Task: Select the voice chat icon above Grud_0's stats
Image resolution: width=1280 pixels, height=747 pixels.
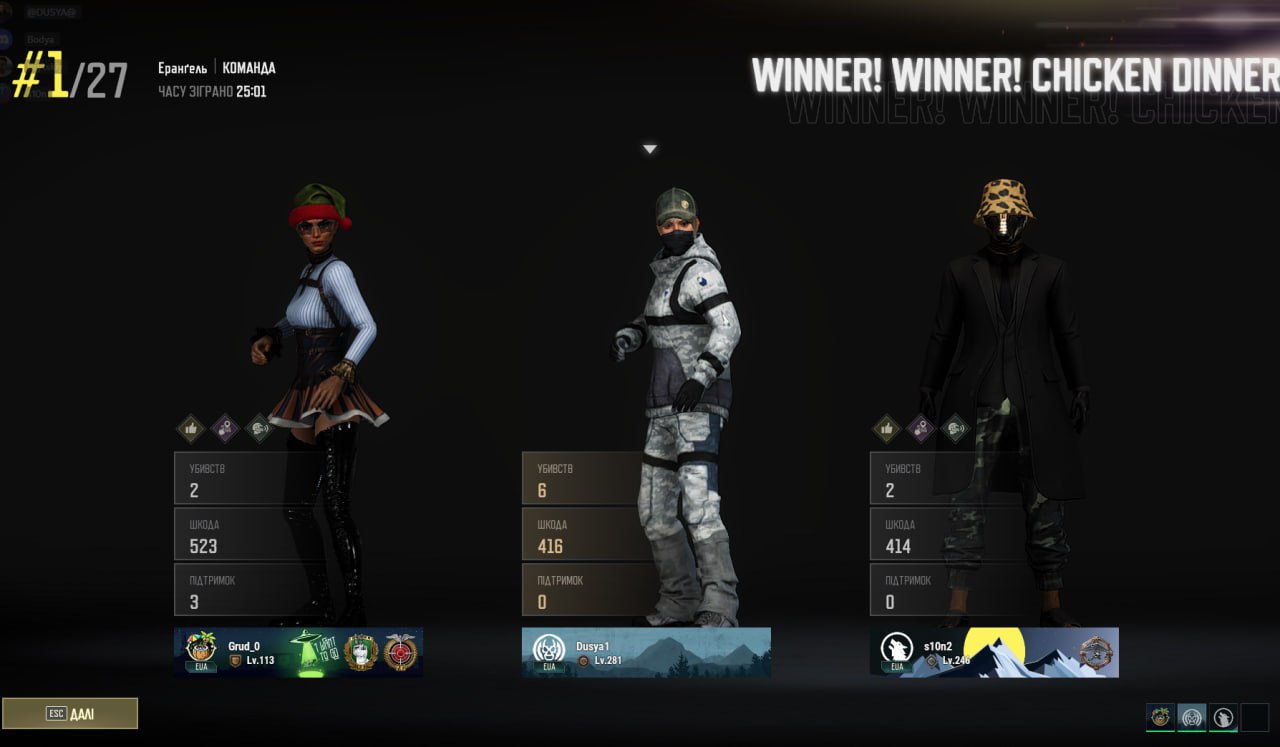Action: pyautogui.click(x=258, y=428)
